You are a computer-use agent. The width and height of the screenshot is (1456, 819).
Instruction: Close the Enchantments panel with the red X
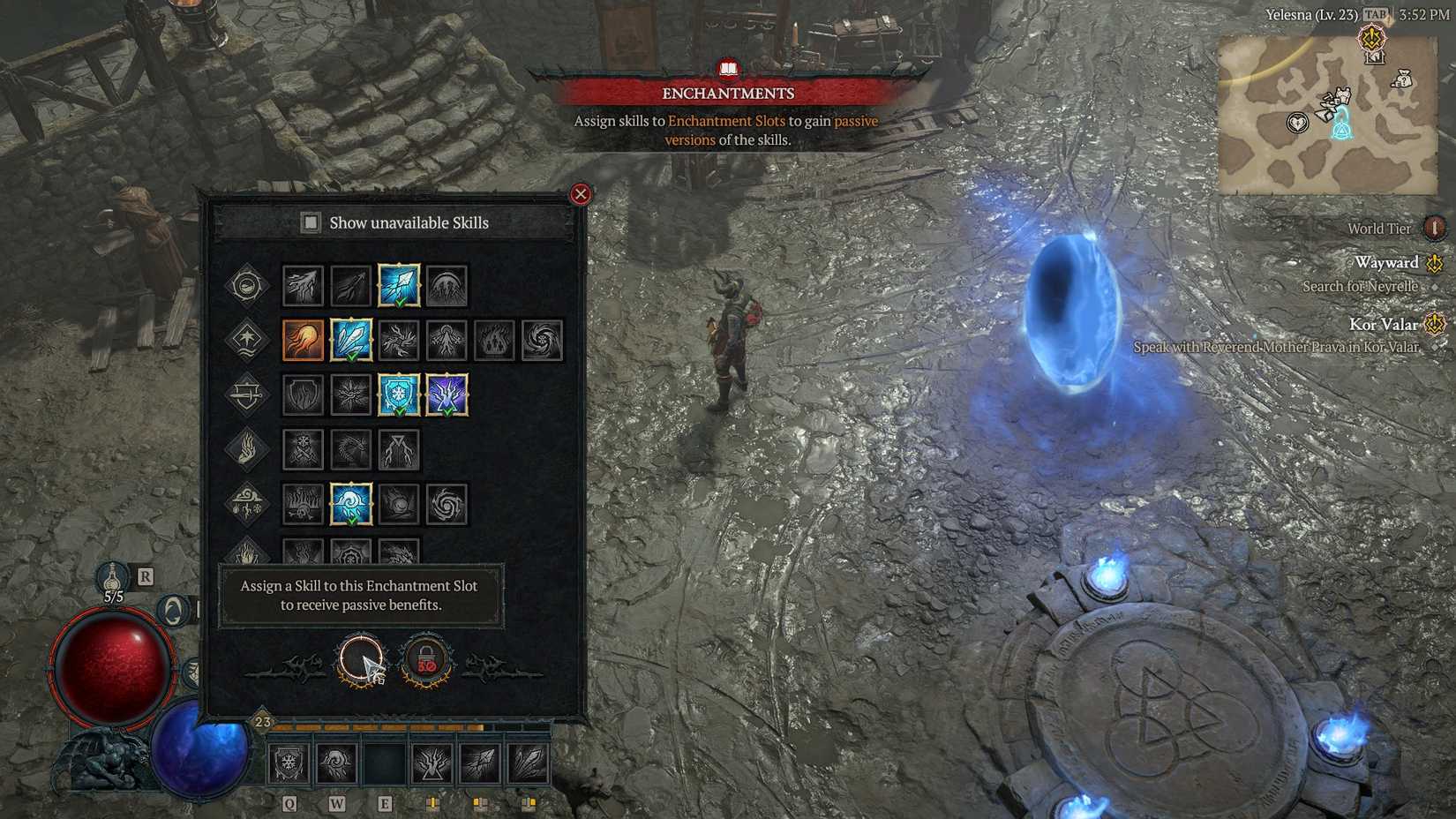click(x=580, y=193)
